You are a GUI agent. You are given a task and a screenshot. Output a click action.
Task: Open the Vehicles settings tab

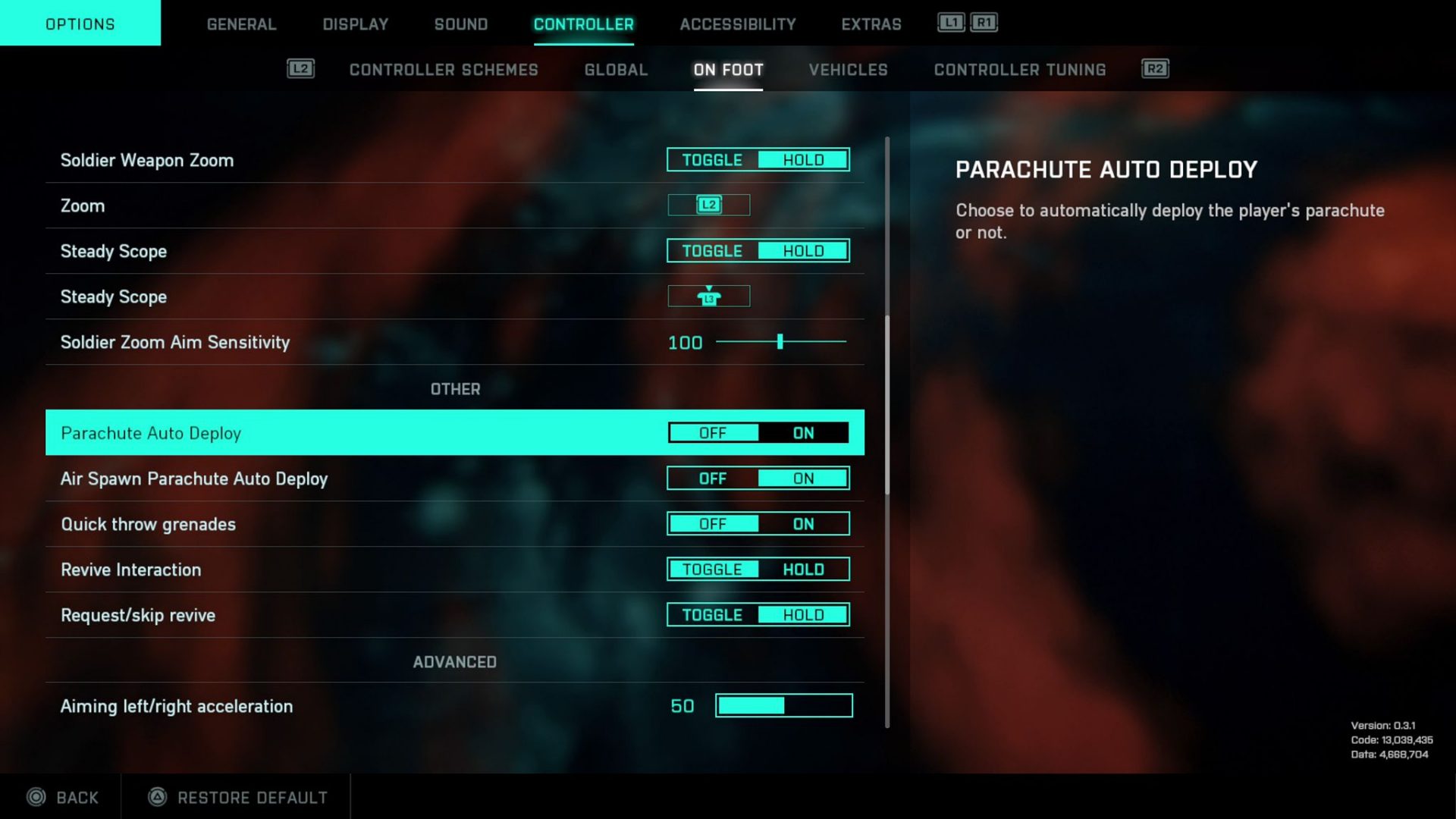[848, 70]
